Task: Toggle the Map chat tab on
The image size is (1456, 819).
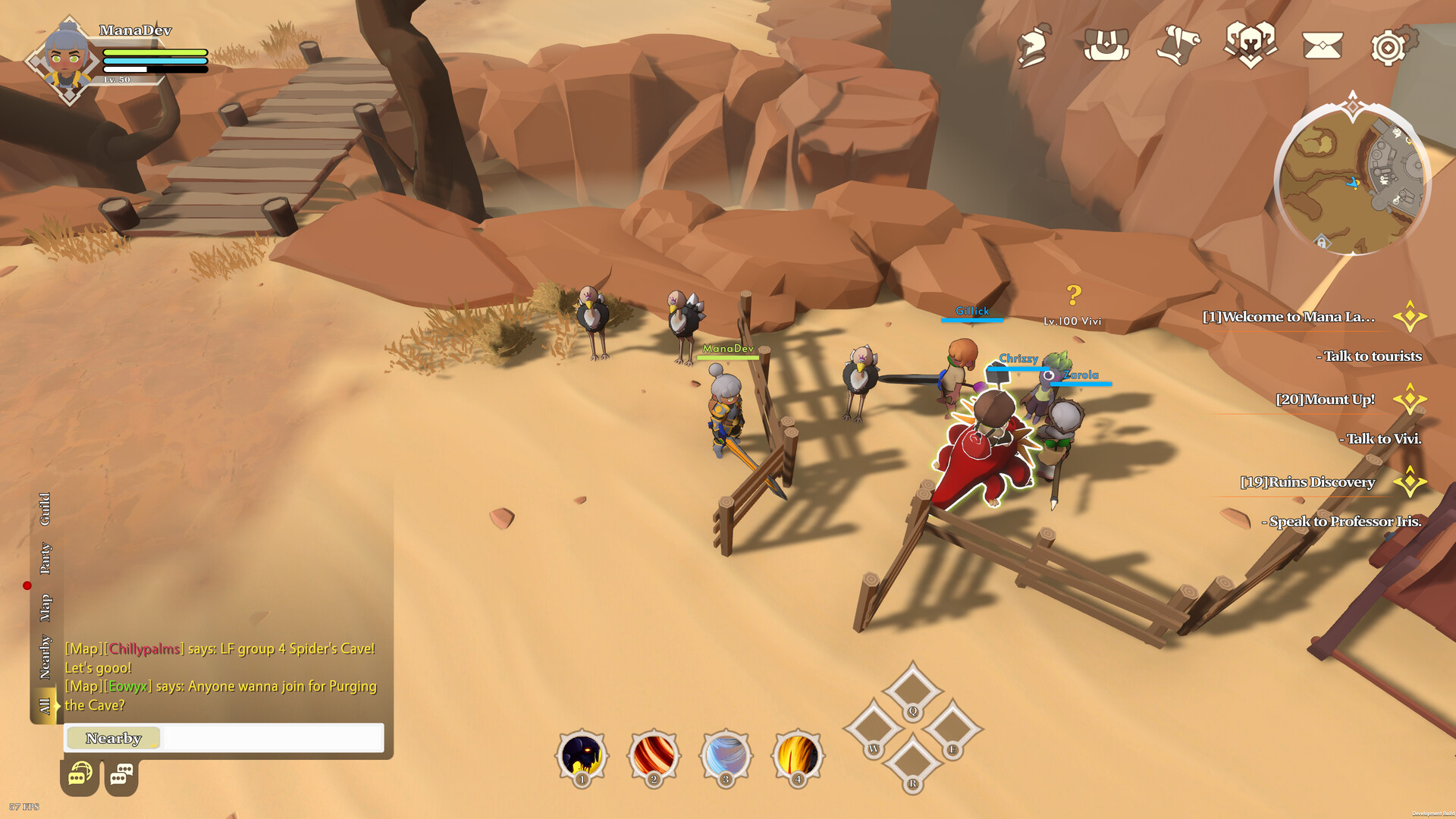Action: (x=45, y=607)
